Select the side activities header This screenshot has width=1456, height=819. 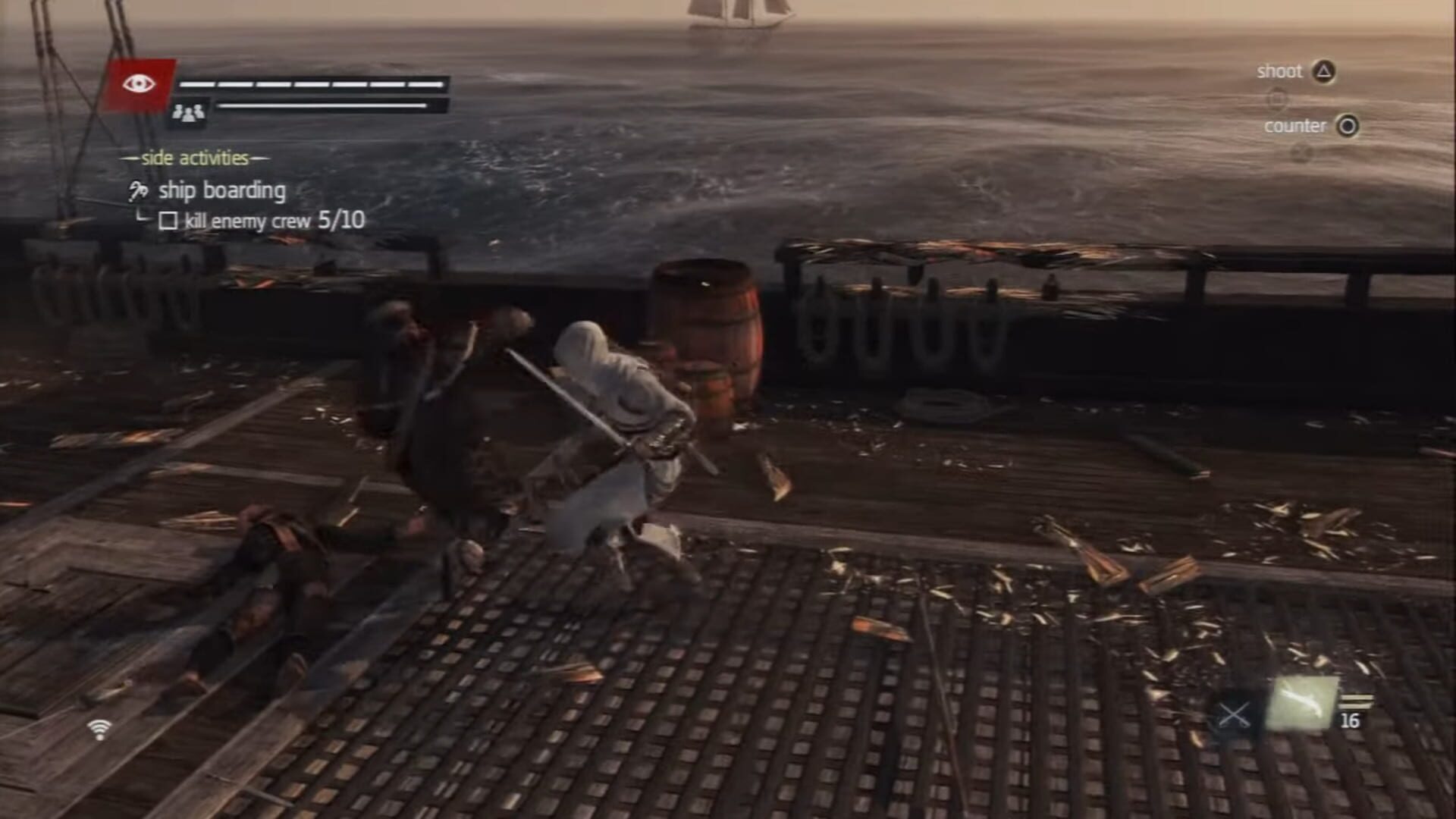click(x=196, y=159)
